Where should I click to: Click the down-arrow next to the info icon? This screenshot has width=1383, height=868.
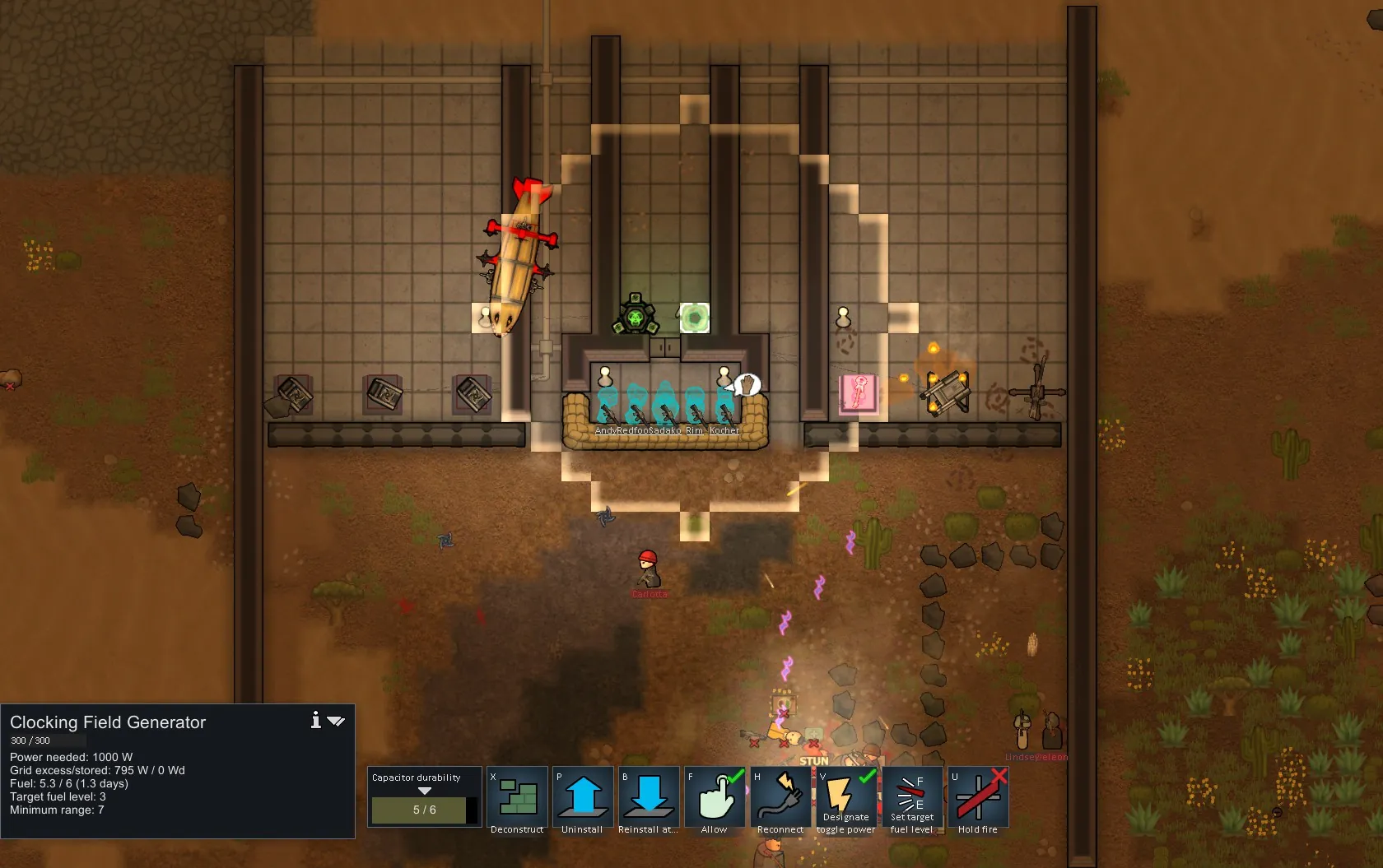click(336, 722)
